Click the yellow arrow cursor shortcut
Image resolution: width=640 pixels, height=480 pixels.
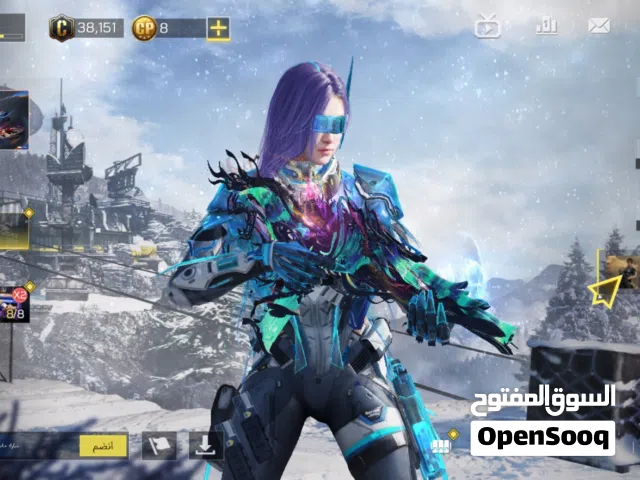tap(603, 291)
